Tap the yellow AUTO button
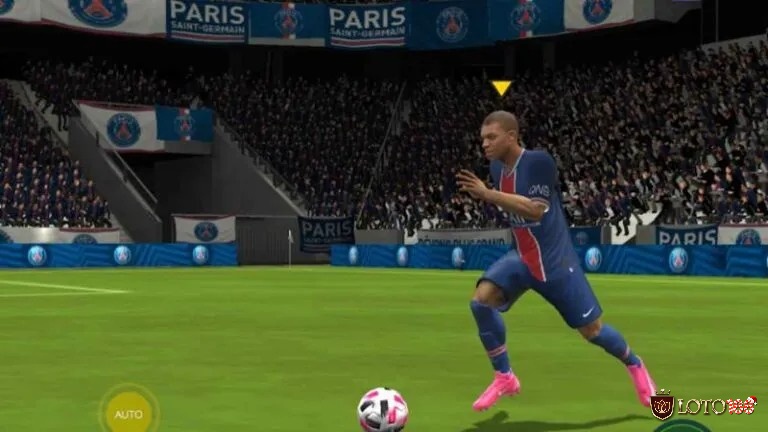Image resolution: width=768 pixels, height=432 pixels. pos(128,412)
